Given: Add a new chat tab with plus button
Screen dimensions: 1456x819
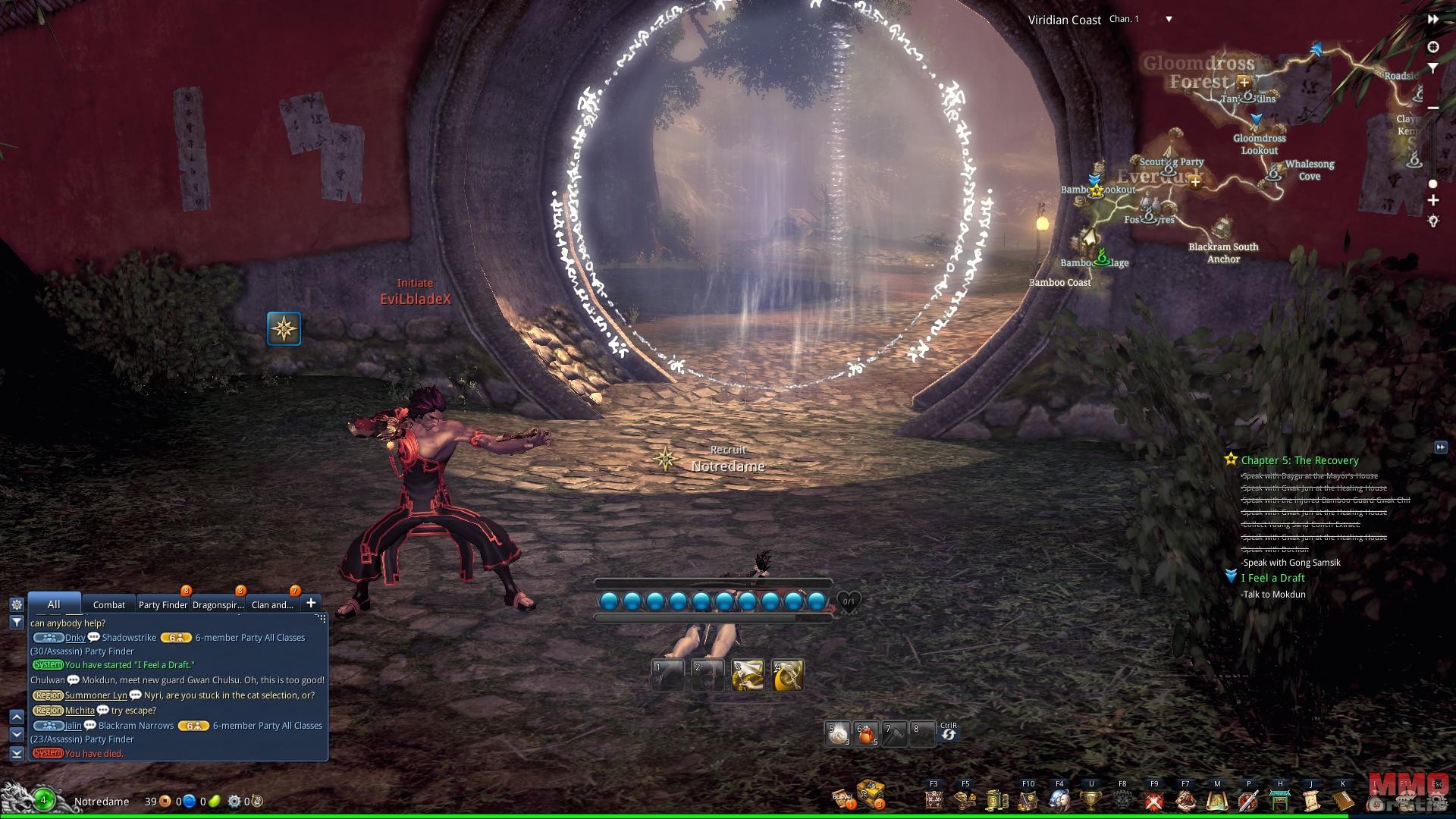Looking at the screenshot, I should (311, 603).
